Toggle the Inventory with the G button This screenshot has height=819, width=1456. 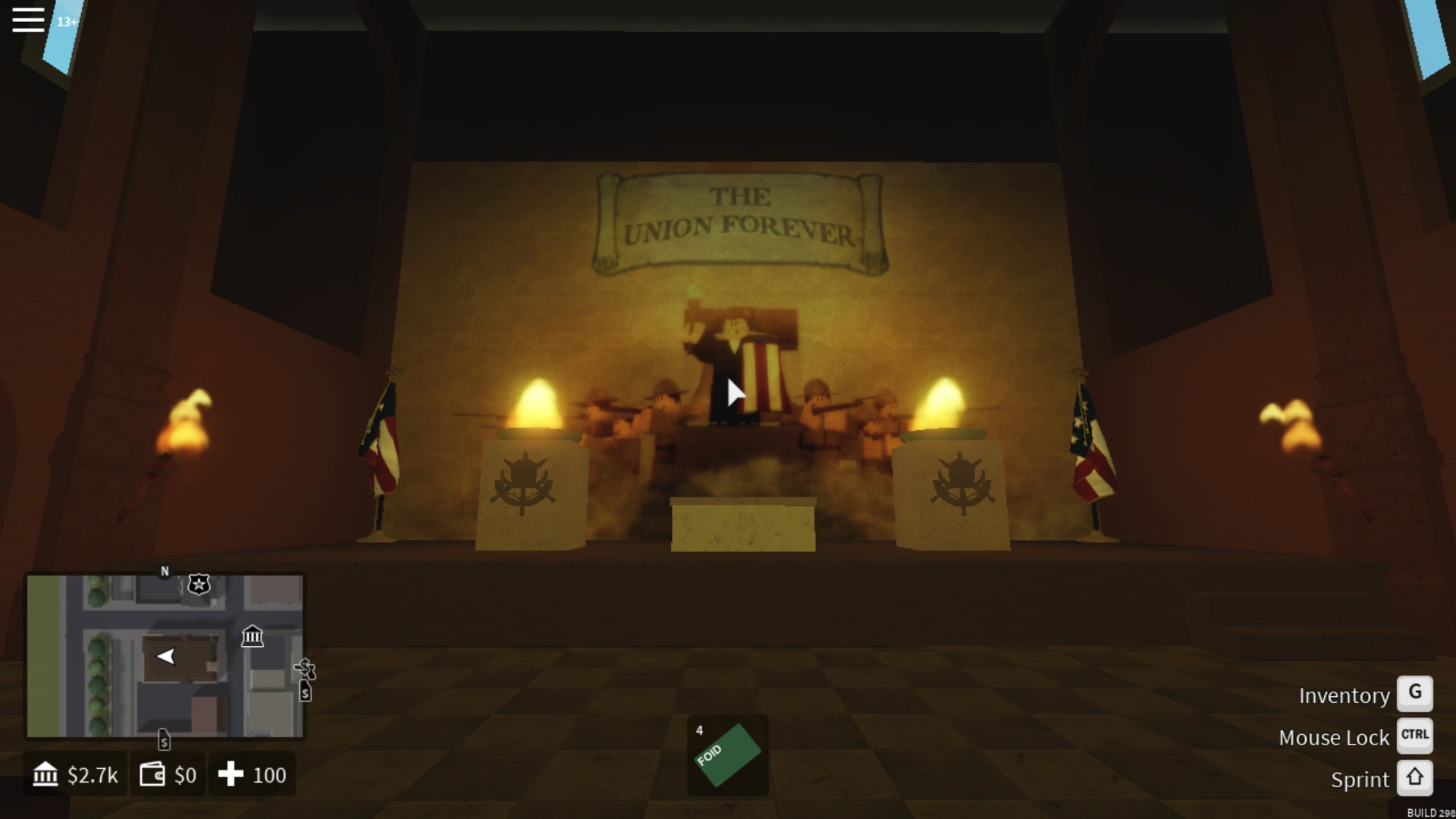tap(1415, 692)
